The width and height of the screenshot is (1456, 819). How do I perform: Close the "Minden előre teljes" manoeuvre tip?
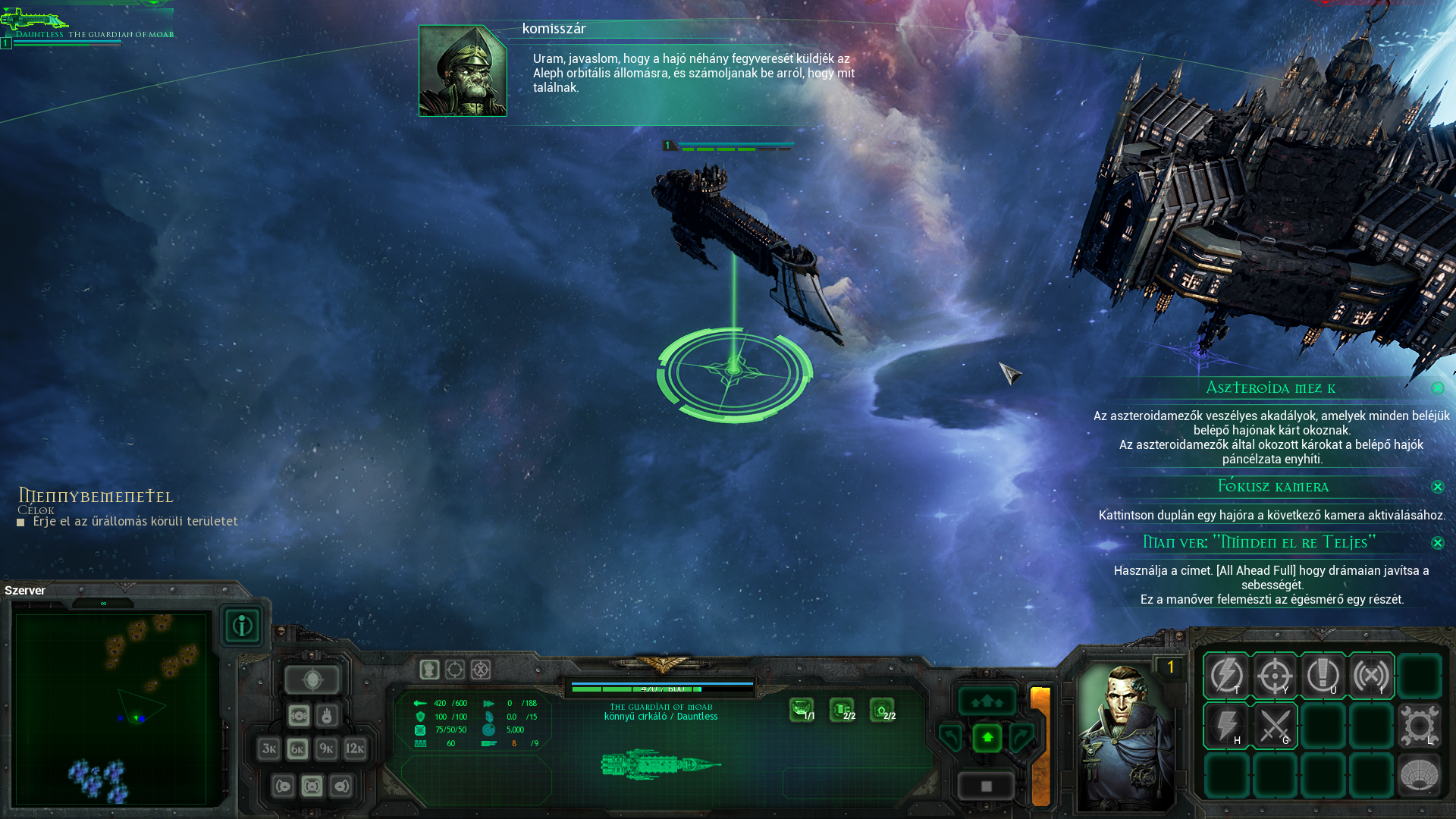[1438, 543]
